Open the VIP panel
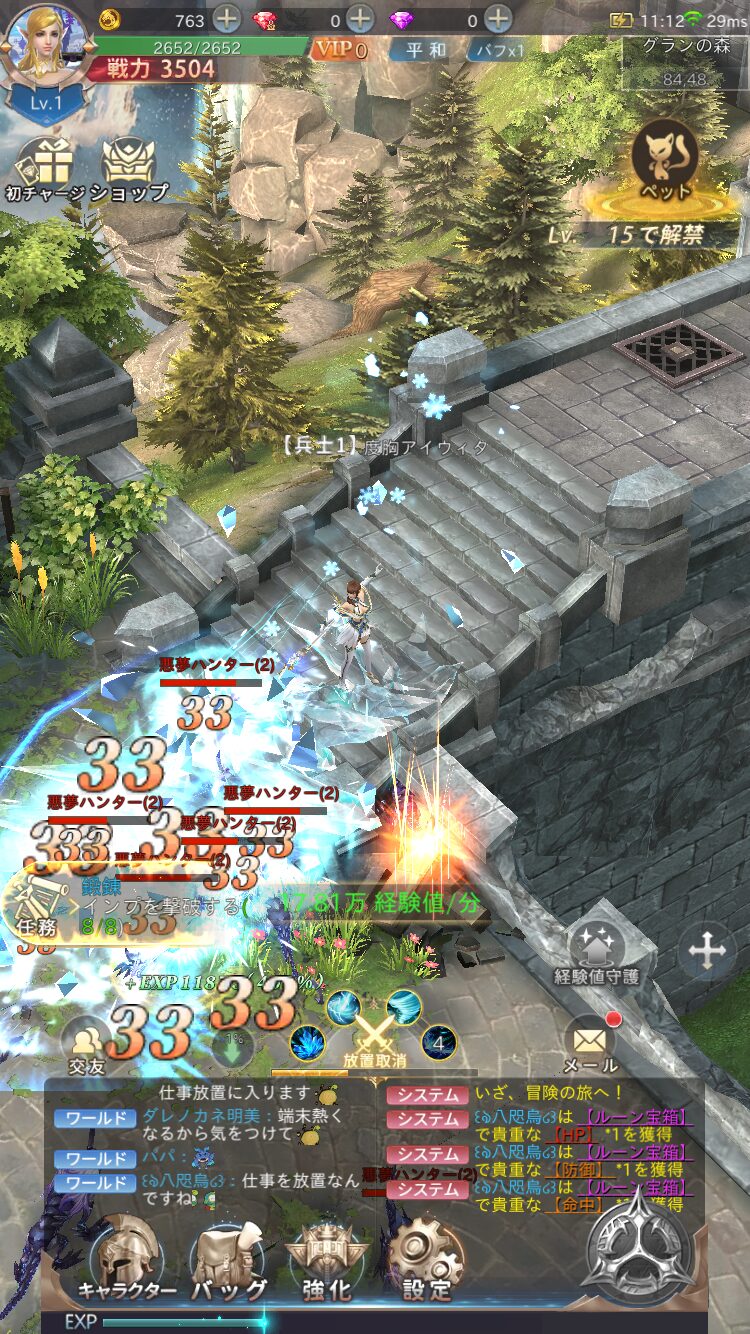750x1334 pixels. pos(340,49)
